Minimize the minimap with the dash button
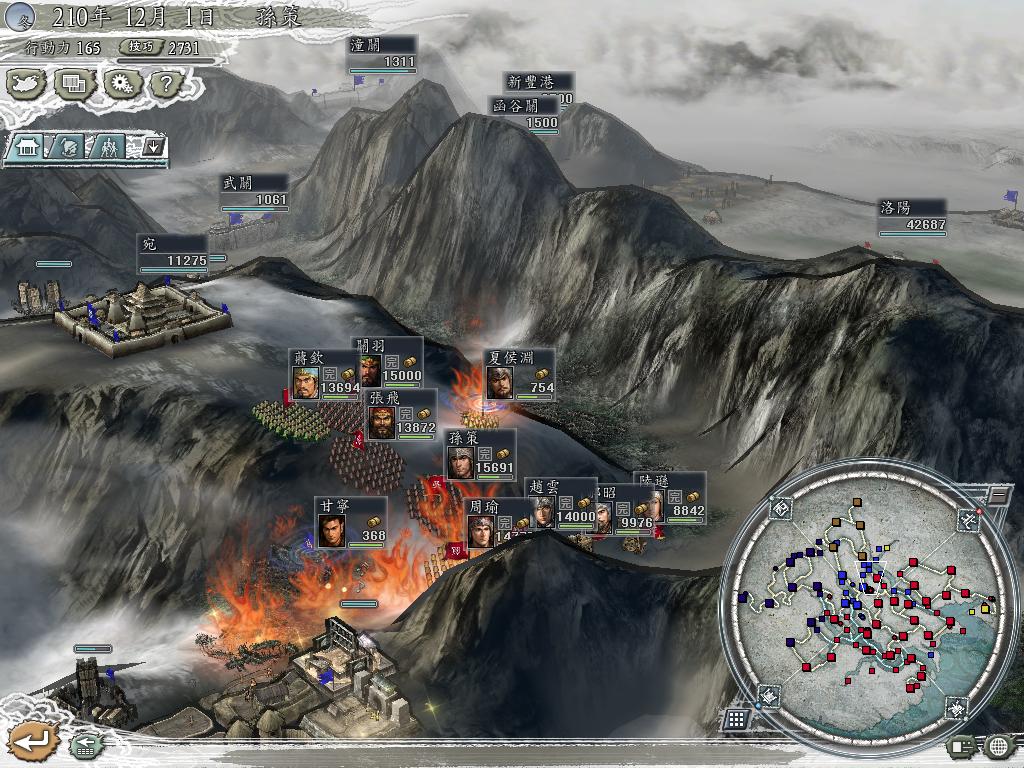Viewport: 1024px width, 768px height. click(998, 495)
